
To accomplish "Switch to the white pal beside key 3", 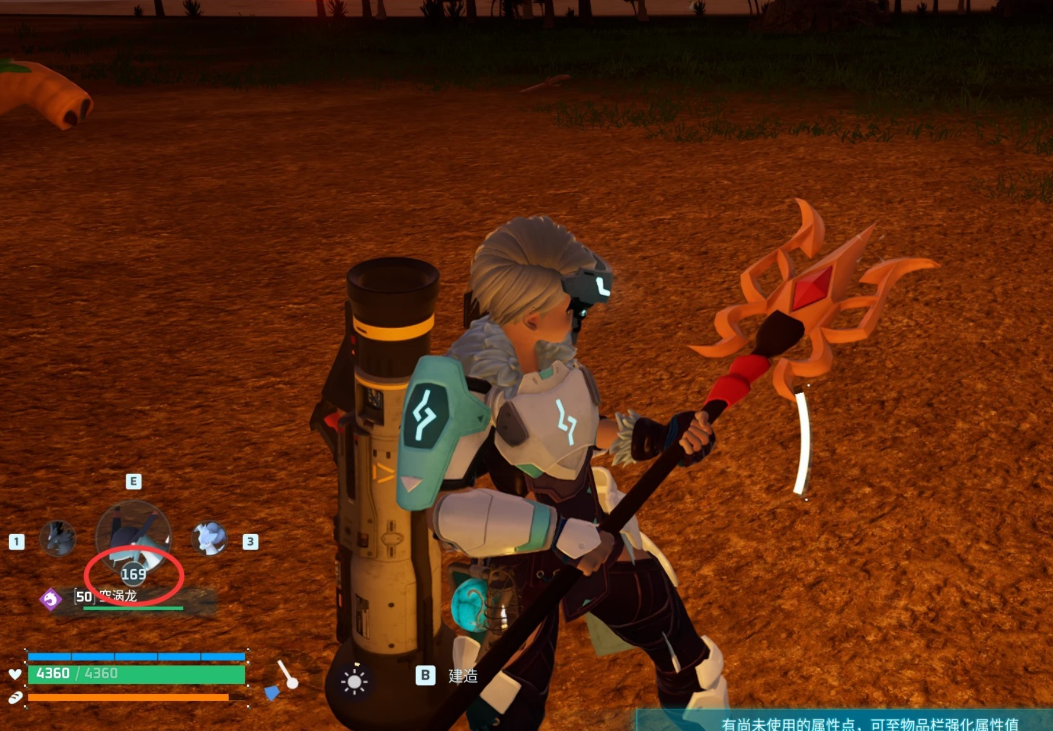I will pyautogui.click(x=209, y=539).
